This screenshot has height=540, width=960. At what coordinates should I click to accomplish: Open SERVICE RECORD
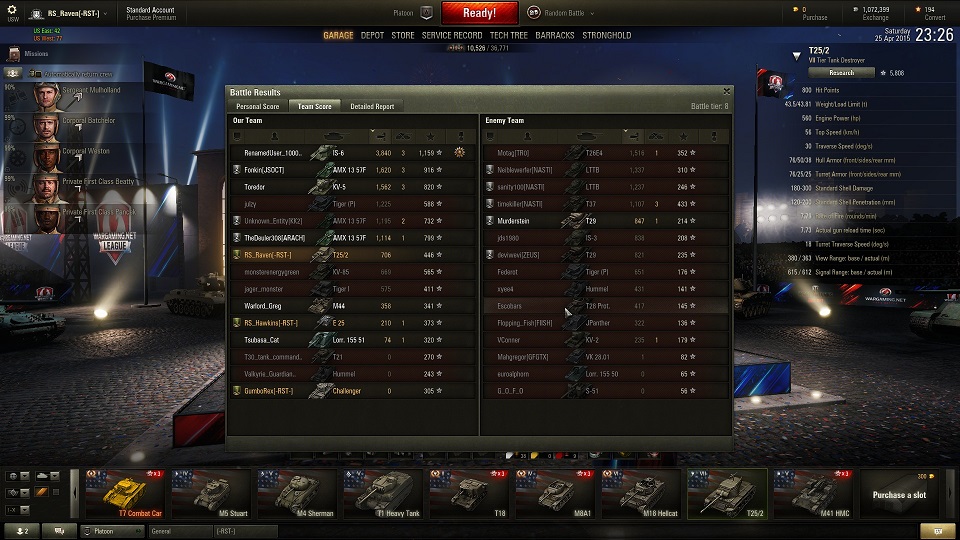[x=452, y=35]
